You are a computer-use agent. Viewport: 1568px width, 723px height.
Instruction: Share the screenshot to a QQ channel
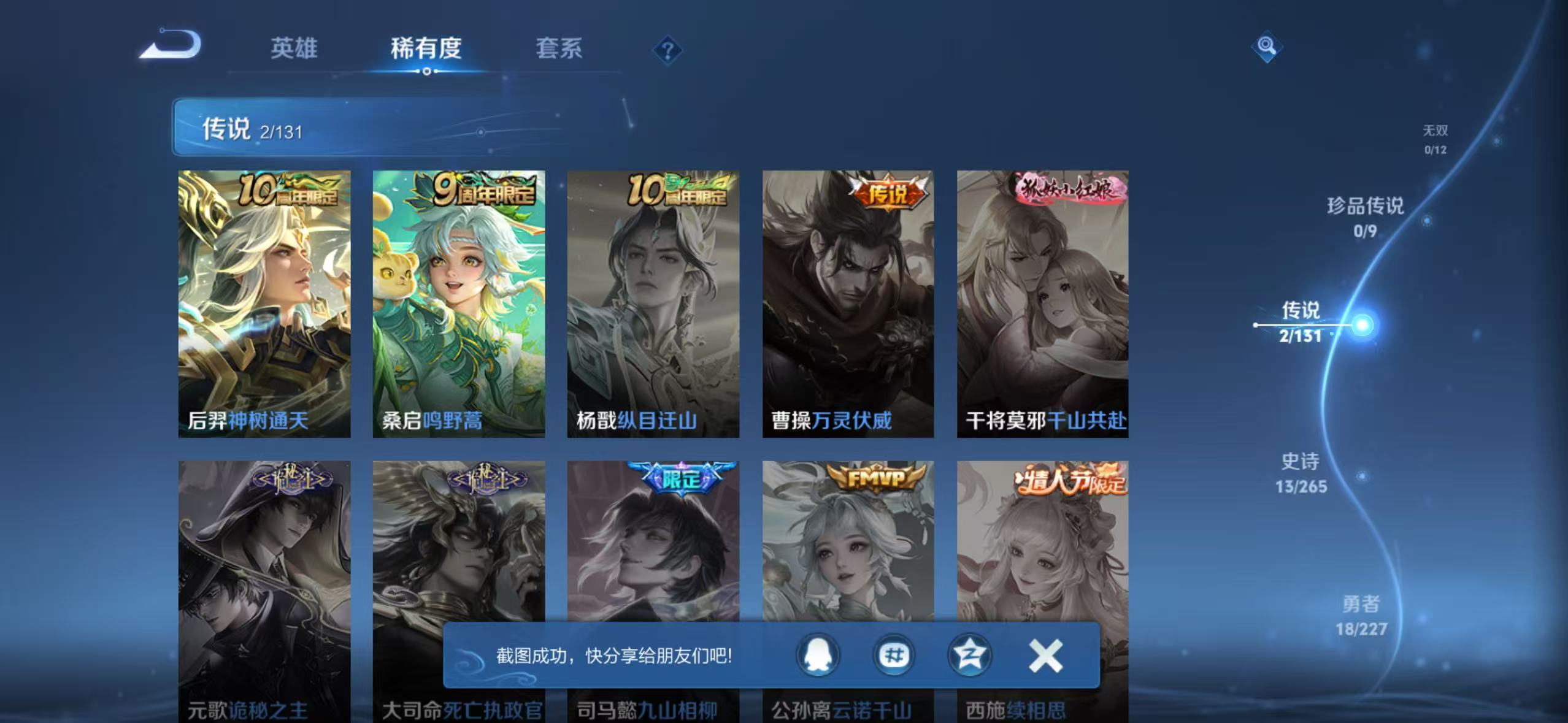click(893, 655)
